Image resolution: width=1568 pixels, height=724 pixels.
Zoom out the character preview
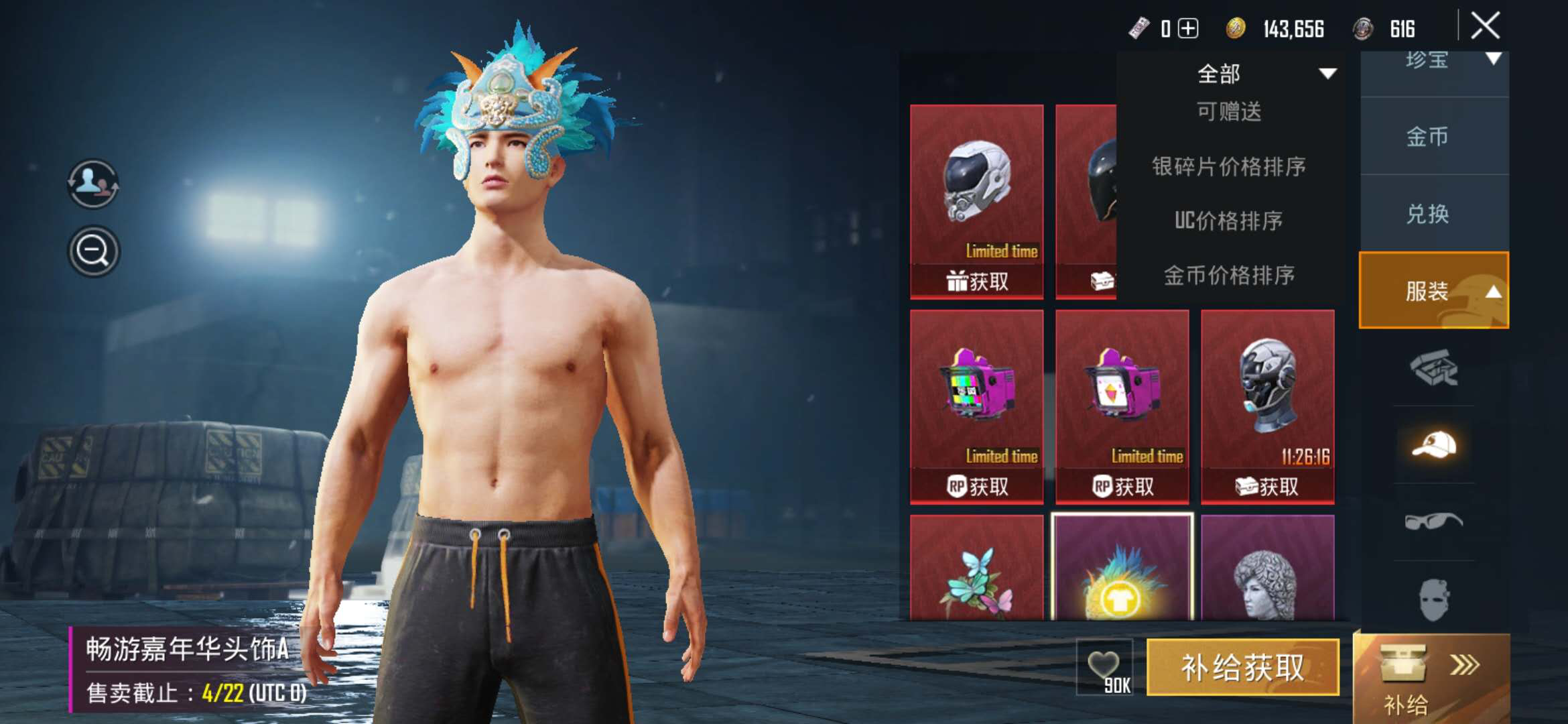[94, 251]
